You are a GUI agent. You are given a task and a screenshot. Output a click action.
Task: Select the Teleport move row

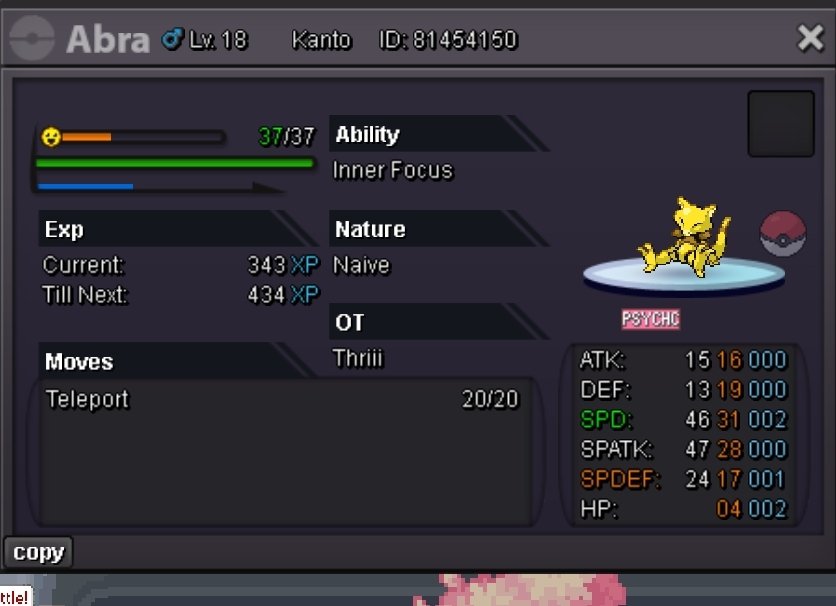point(282,400)
